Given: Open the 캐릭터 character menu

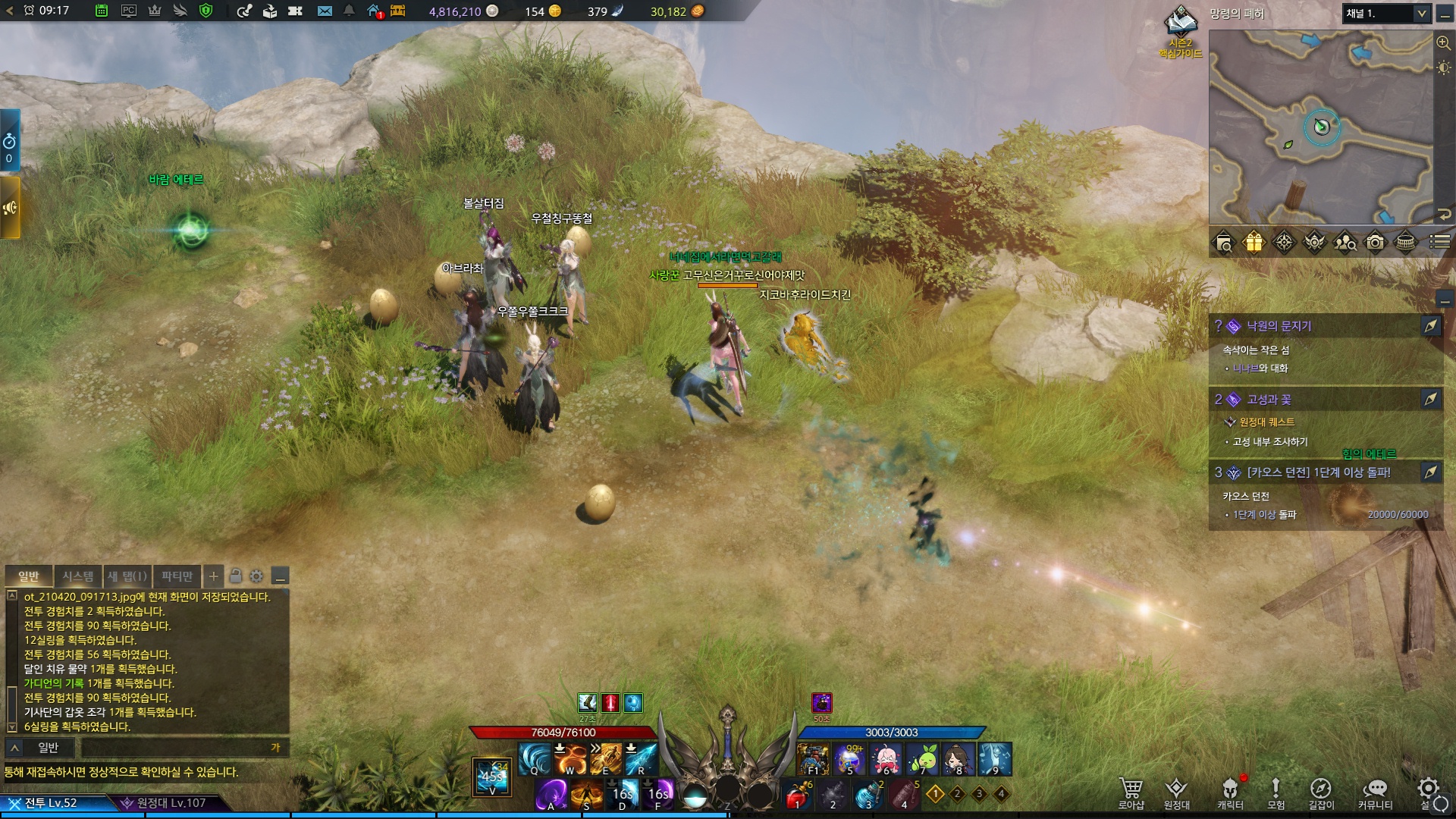Looking at the screenshot, I should click(1230, 793).
